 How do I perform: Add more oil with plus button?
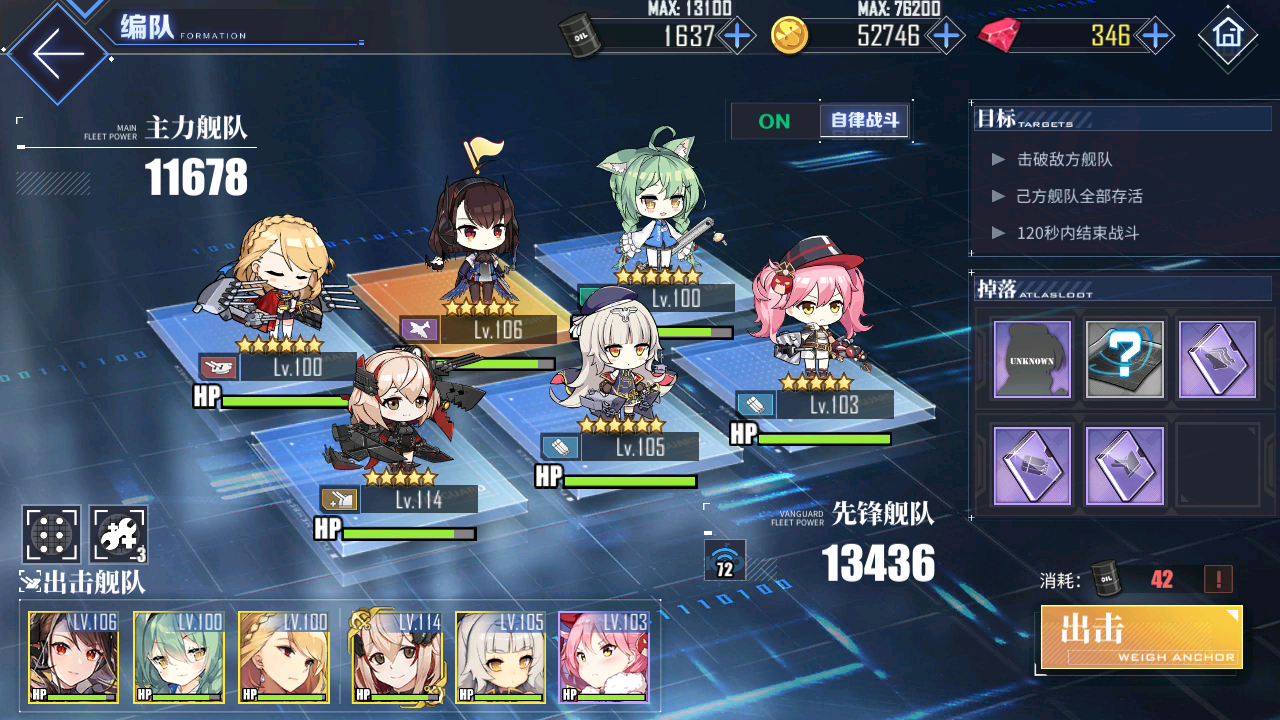[738, 37]
